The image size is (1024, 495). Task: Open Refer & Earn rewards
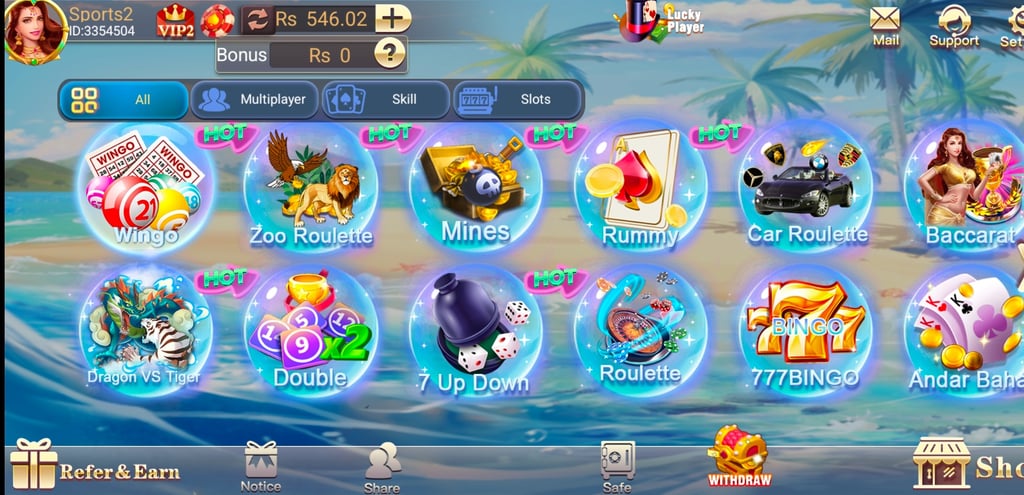95,468
